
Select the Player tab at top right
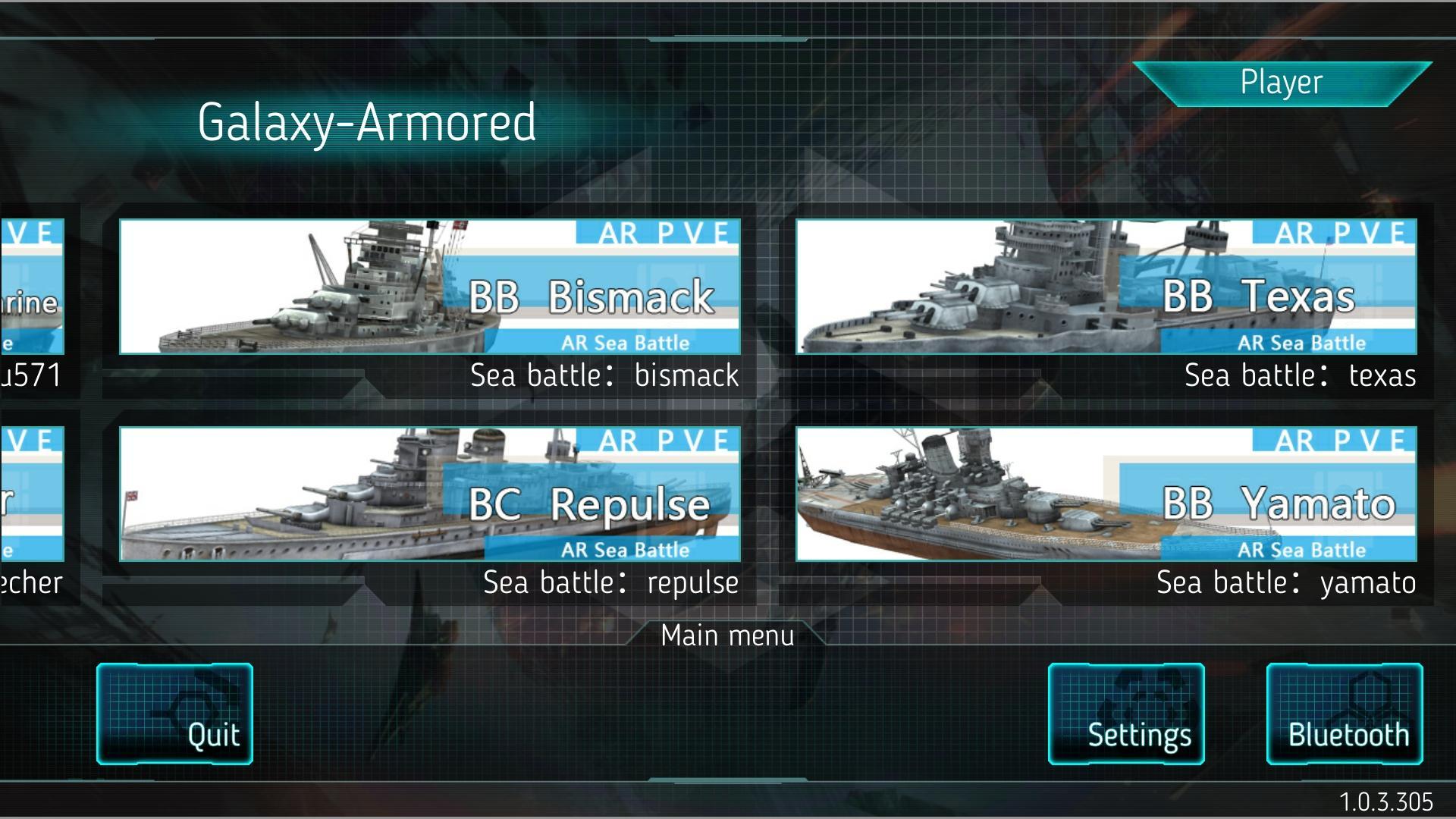click(1281, 82)
